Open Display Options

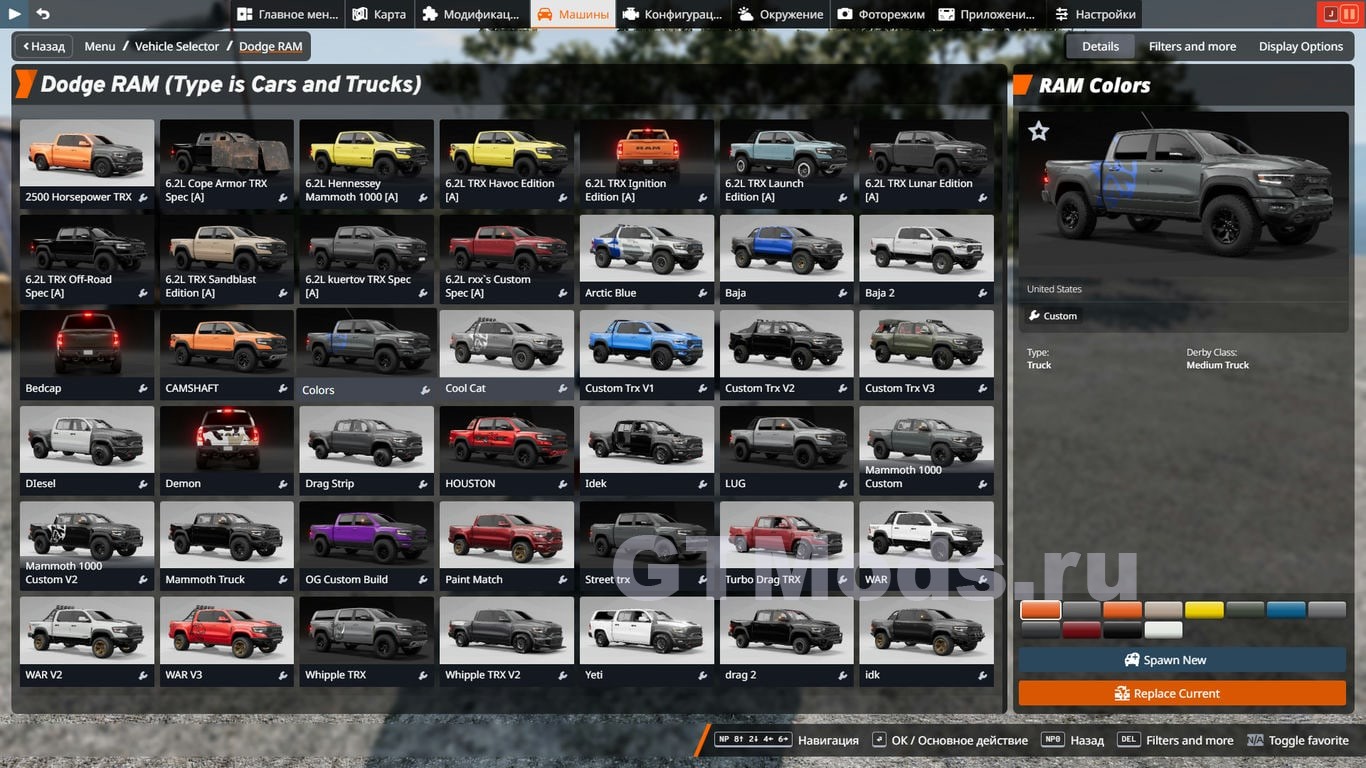pyautogui.click(x=1300, y=46)
